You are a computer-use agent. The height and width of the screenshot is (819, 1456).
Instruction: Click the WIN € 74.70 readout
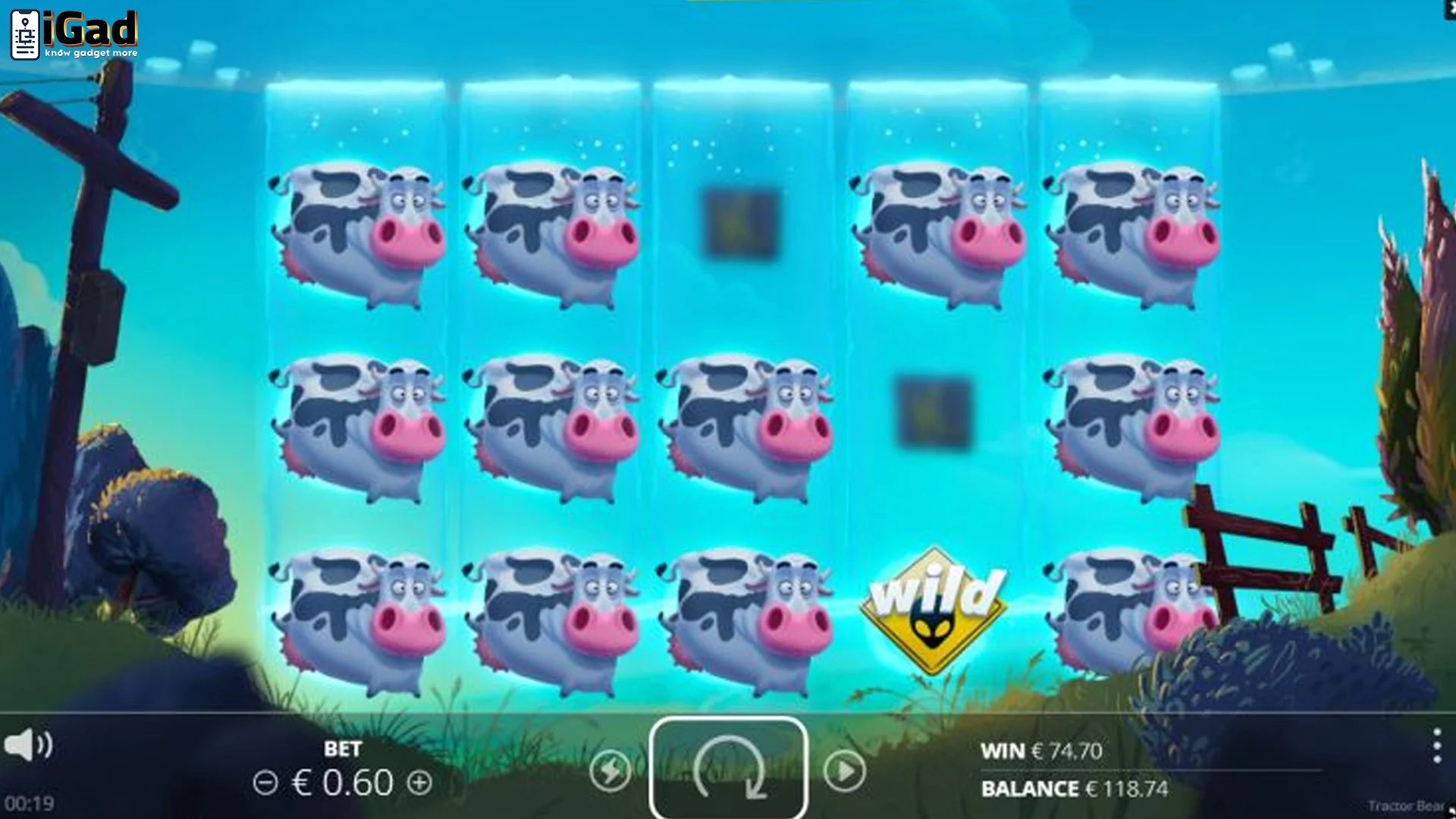click(1040, 752)
